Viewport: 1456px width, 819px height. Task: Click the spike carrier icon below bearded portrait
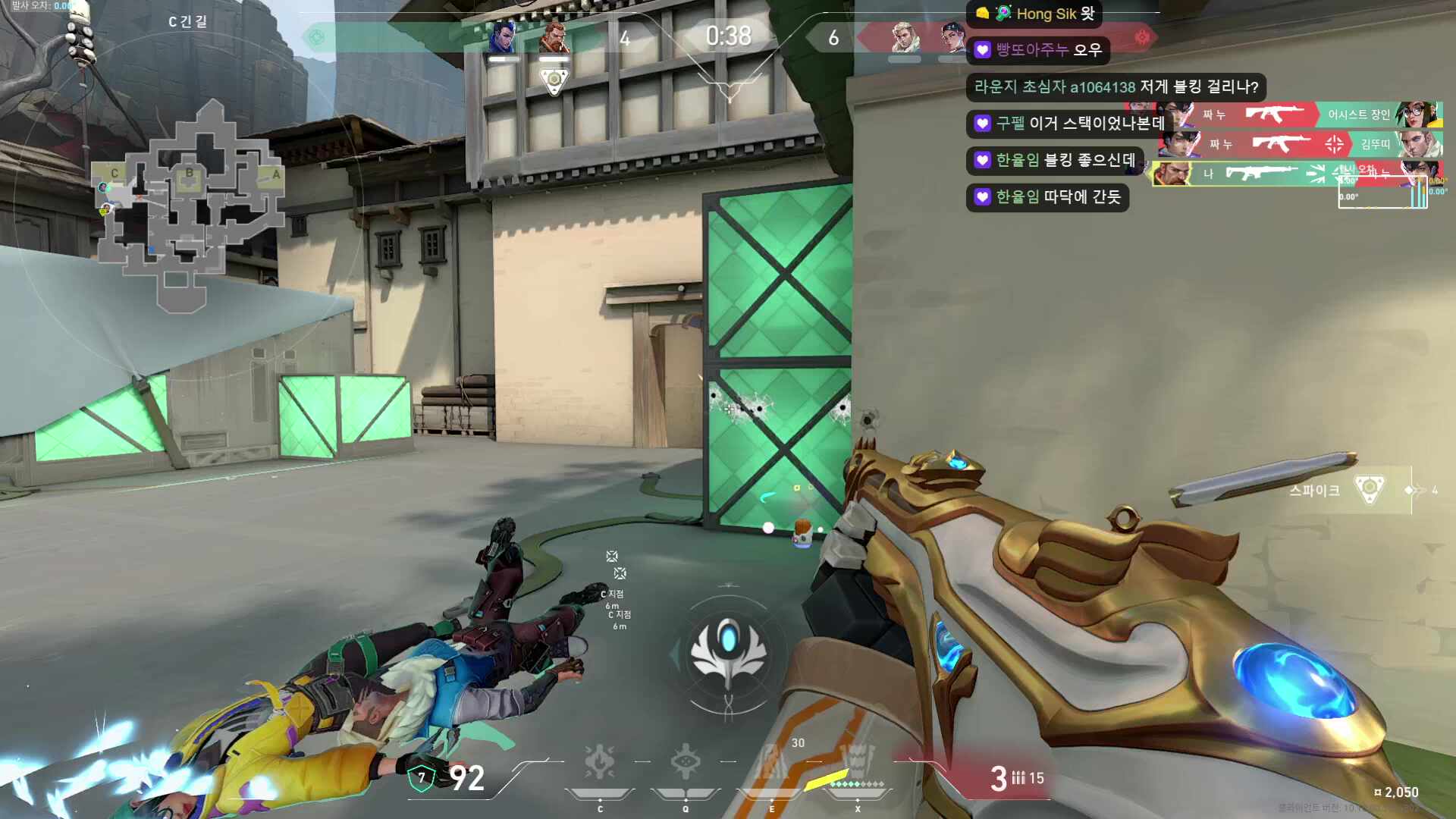(554, 80)
